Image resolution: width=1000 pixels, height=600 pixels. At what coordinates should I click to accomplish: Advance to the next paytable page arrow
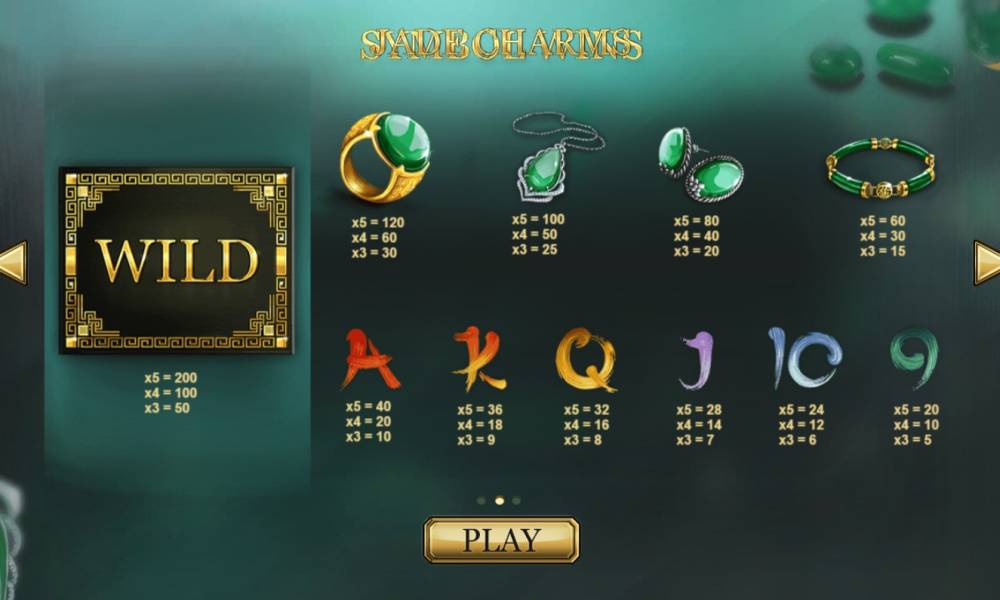(x=986, y=263)
